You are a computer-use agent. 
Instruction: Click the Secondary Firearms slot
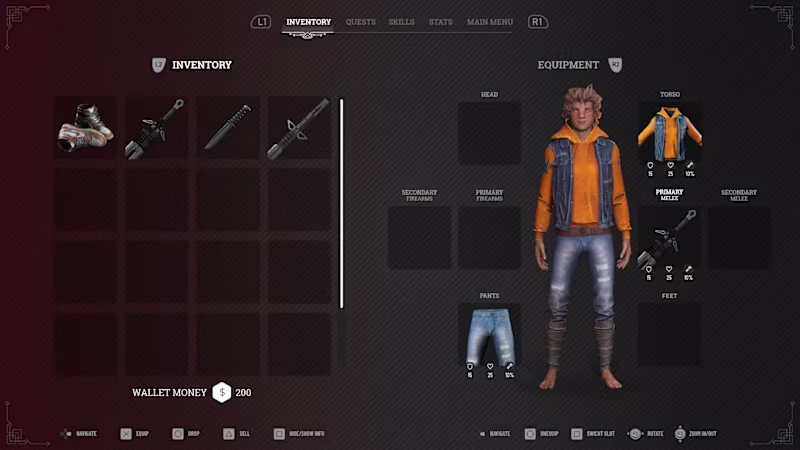[420, 238]
